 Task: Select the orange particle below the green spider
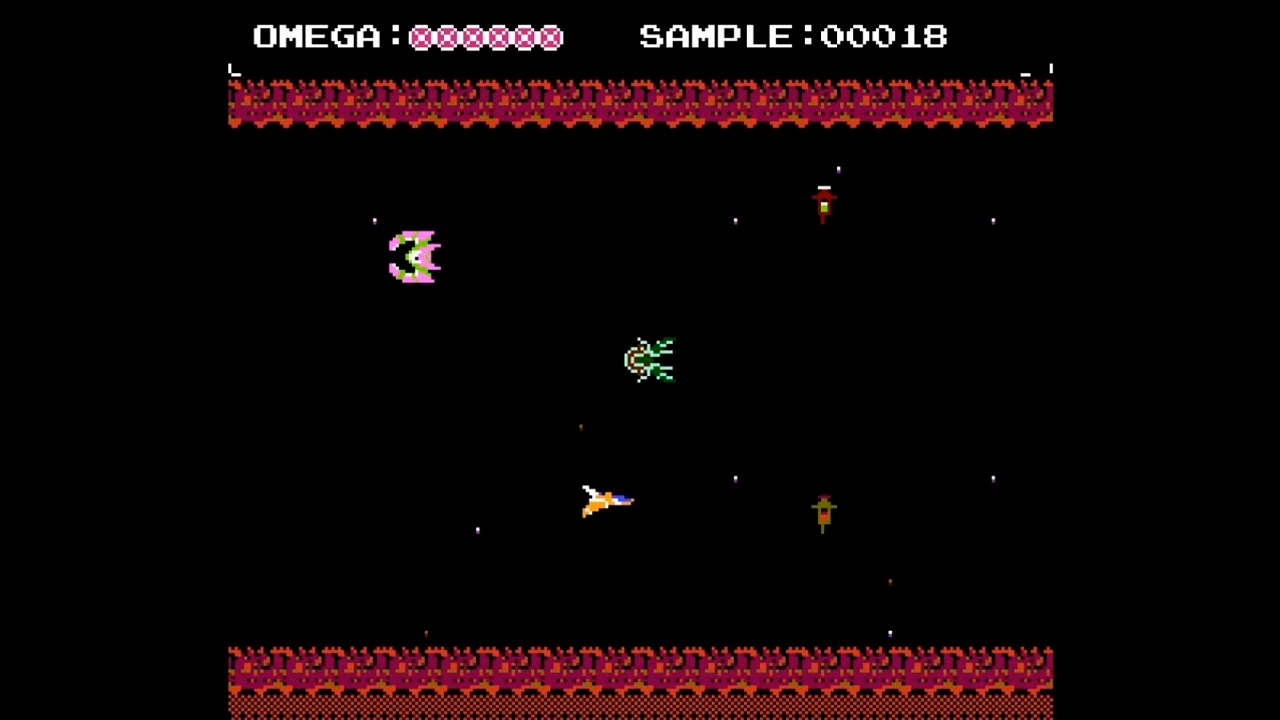[x=581, y=427]
